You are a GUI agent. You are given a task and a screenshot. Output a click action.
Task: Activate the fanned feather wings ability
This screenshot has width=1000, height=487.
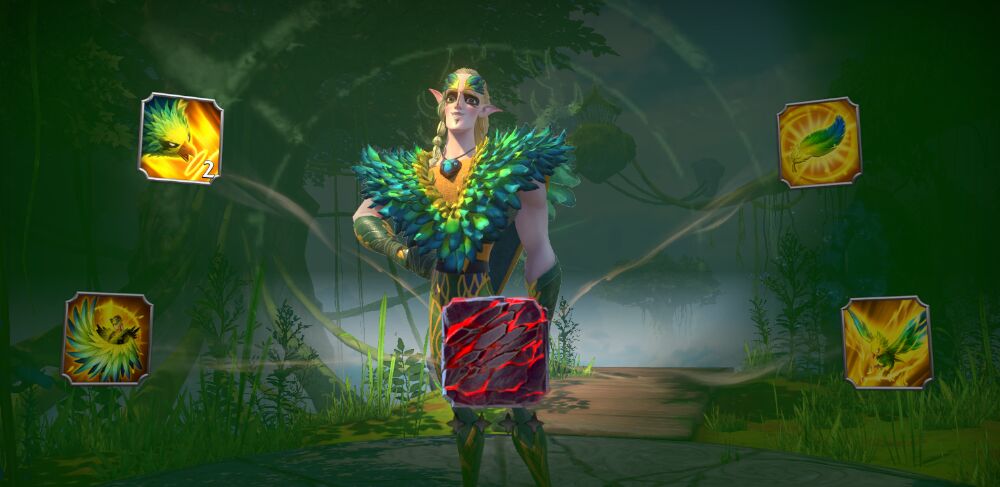(107, 338)
